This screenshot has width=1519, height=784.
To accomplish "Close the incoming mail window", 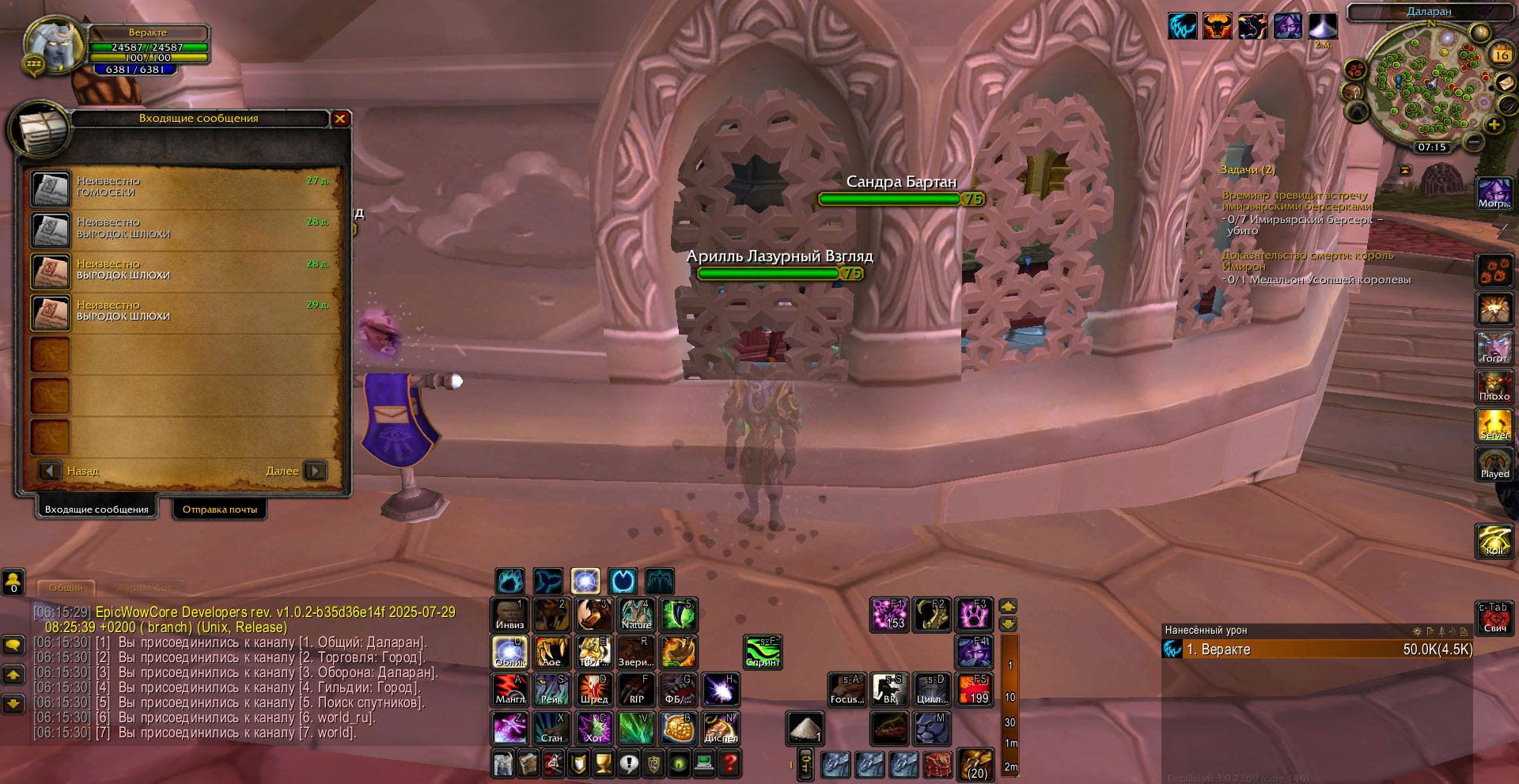I will (340, 119).
